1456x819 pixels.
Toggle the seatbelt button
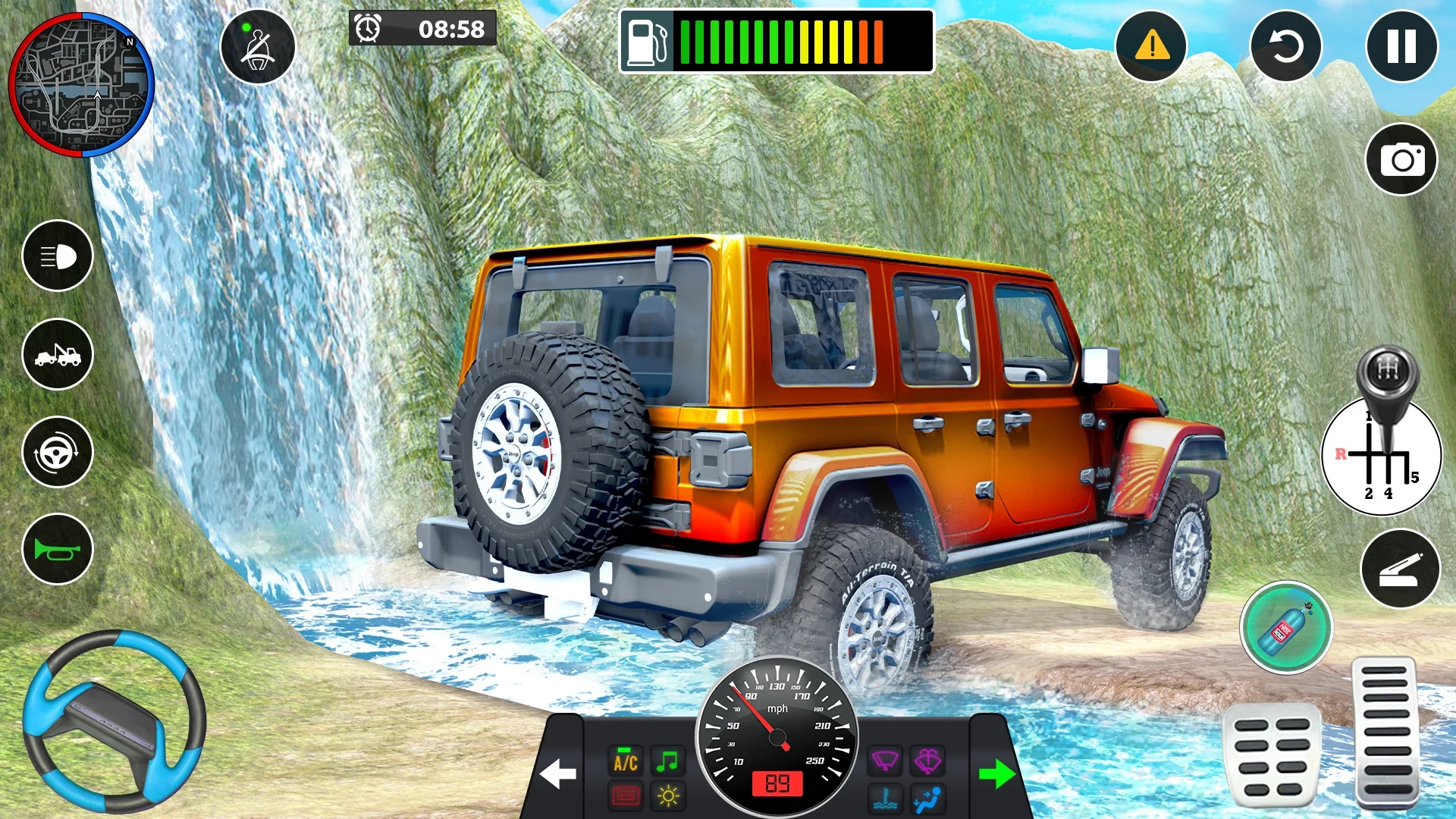[258, 47]
